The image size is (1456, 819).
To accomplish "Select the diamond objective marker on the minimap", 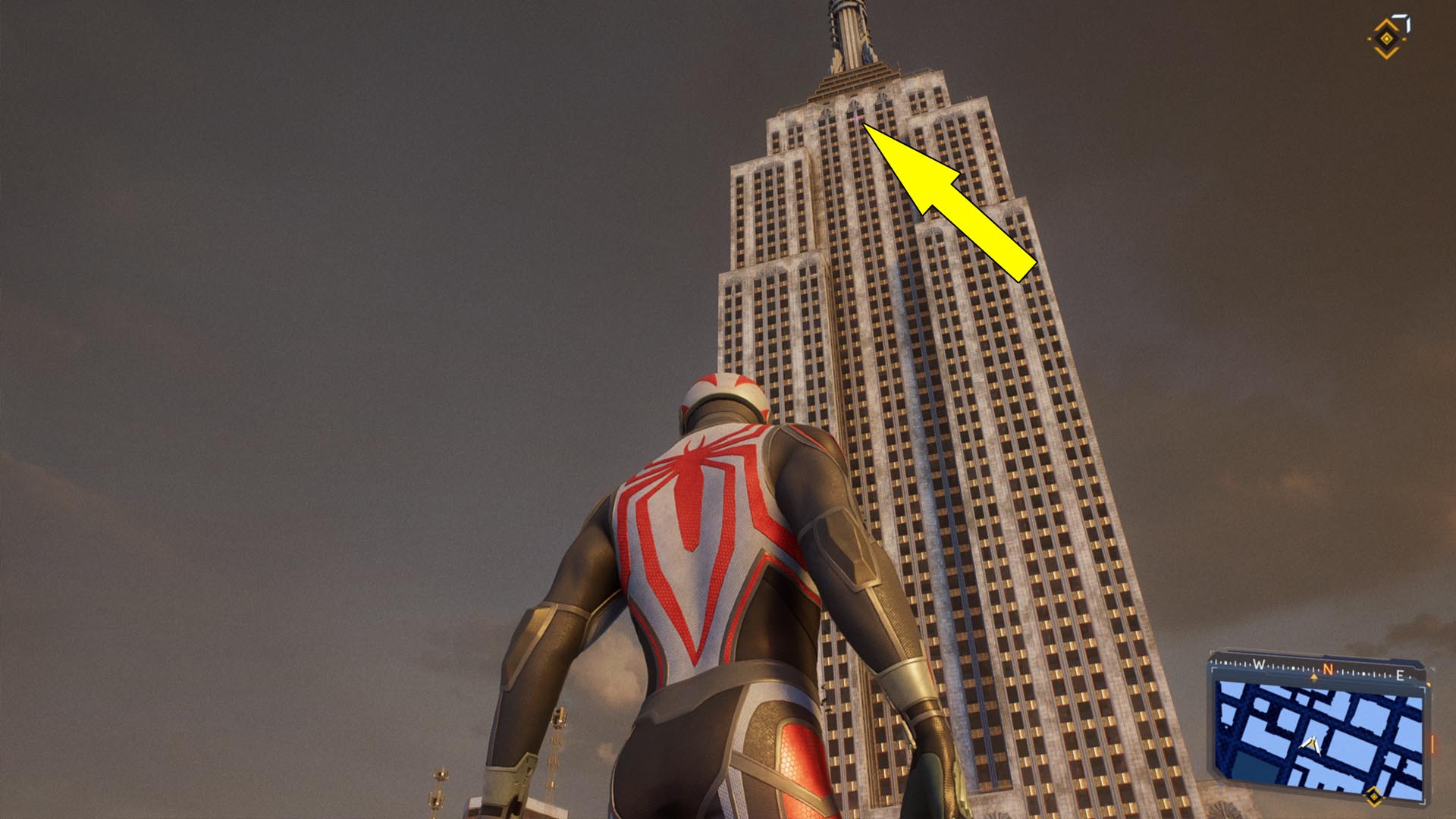I will pos(1374,795).
